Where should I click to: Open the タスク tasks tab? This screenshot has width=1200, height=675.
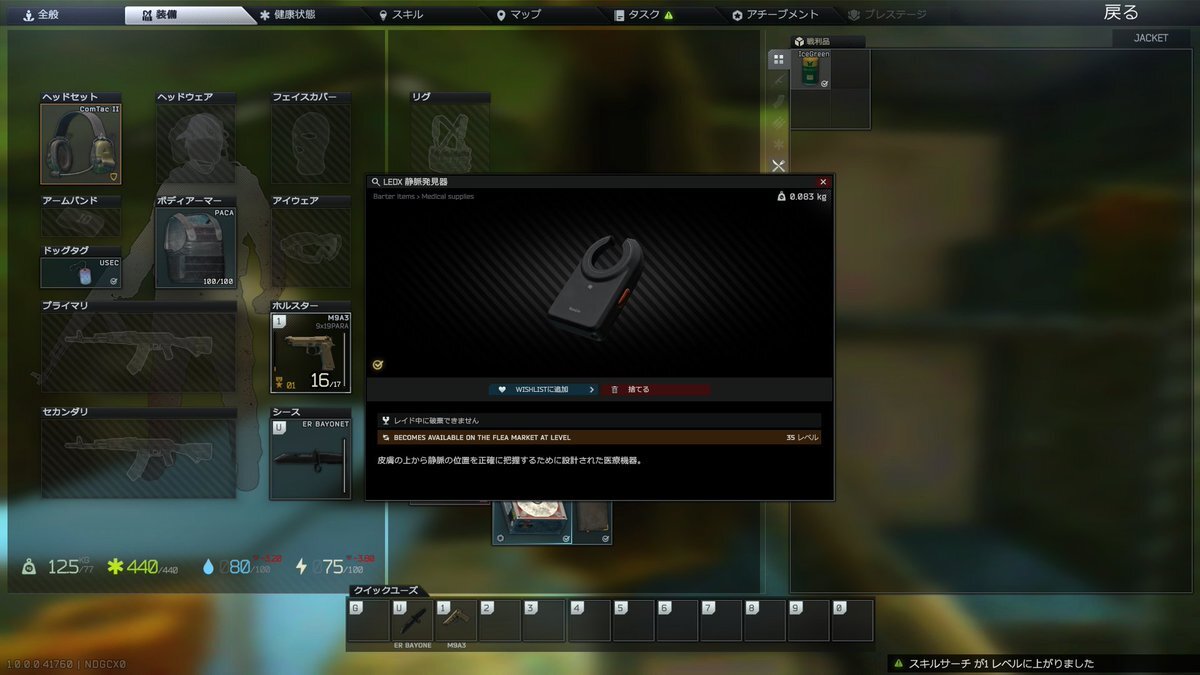click(644, 15)
